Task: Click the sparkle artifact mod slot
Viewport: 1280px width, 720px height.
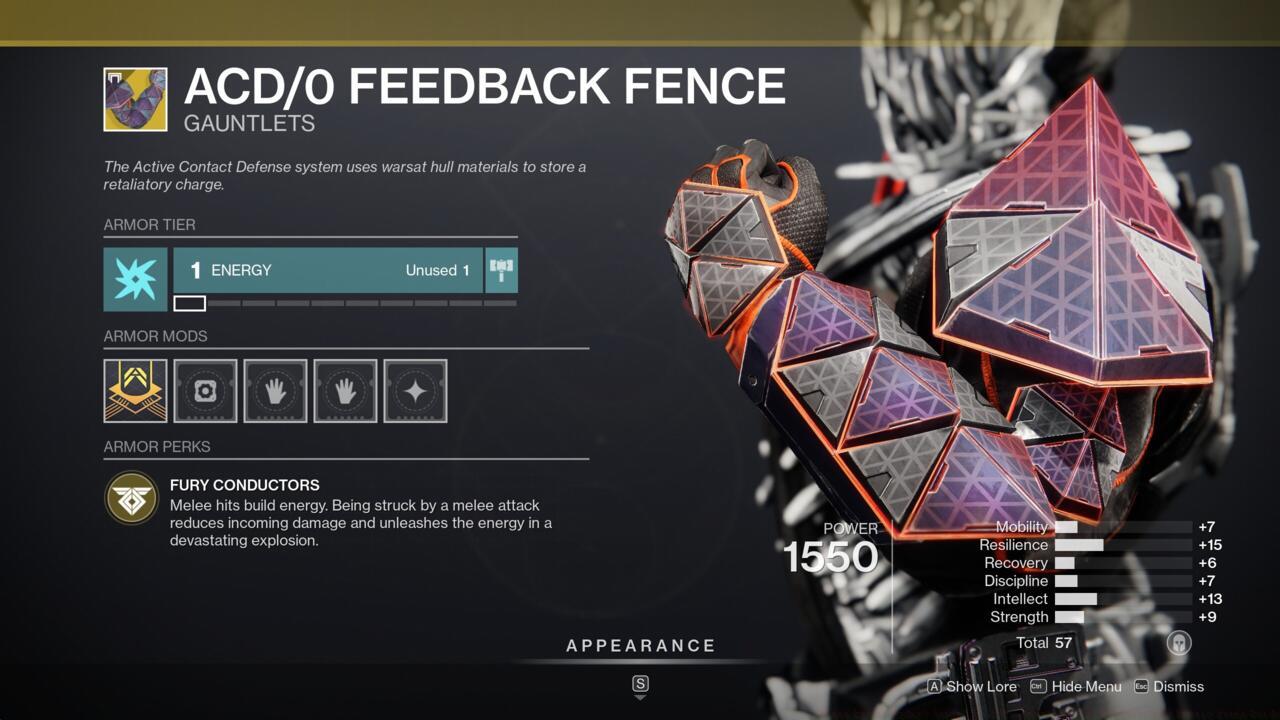Action: pyautogui.click(x=415, y=391)
